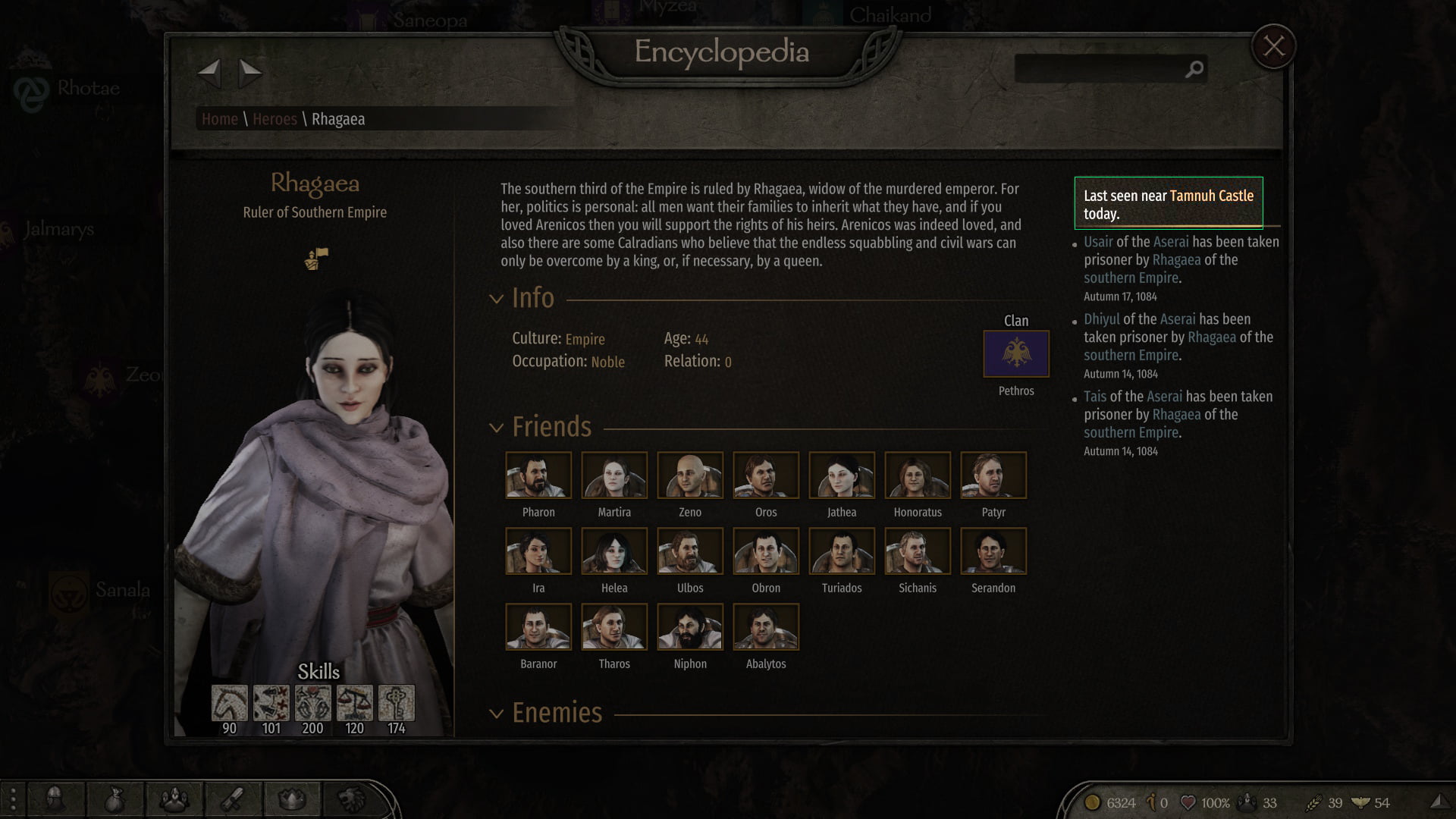The width and height of the screenshot is (1456, 819).
Task: Select the Riding skill horse icon
Action: 229,704
